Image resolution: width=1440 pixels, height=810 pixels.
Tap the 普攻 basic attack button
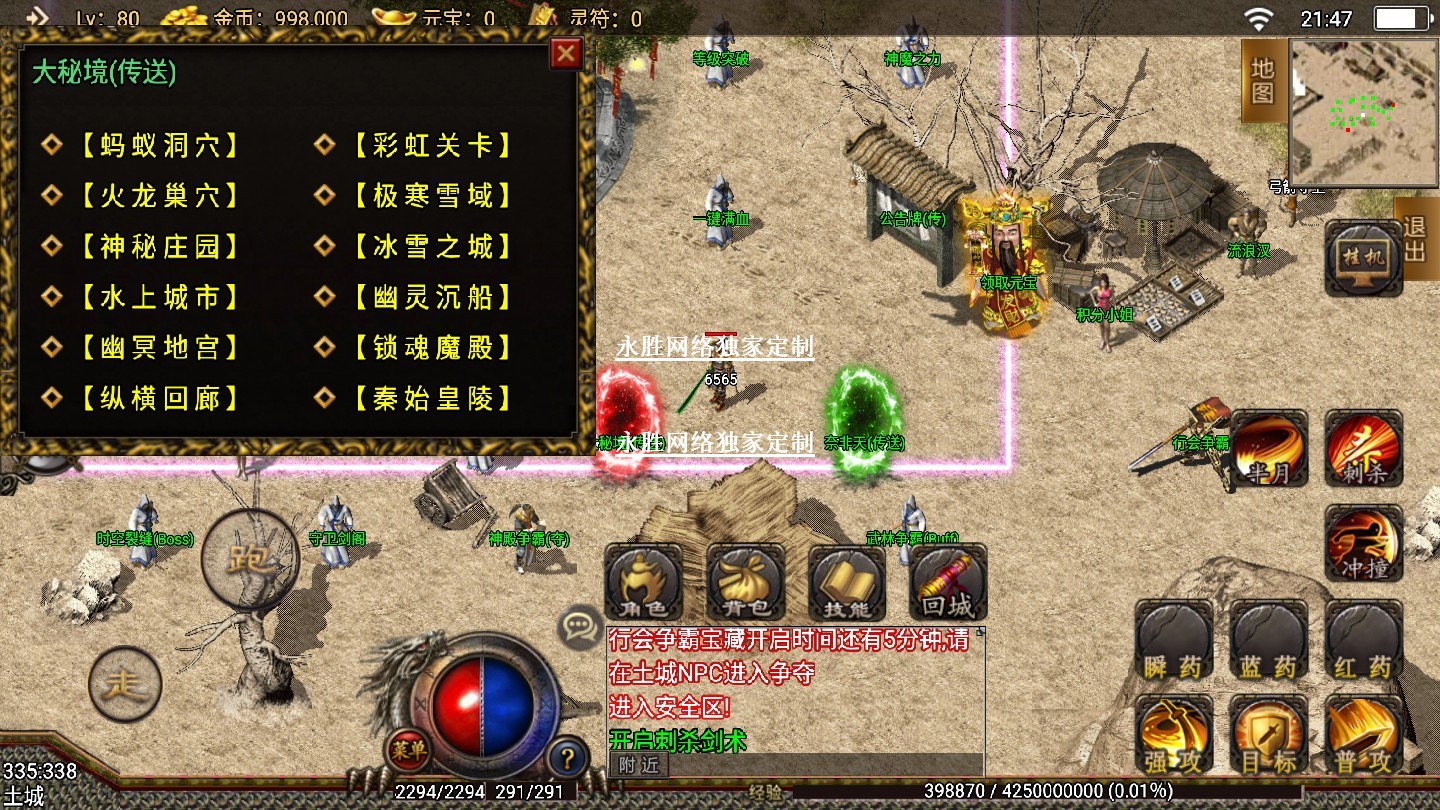tap(1363, 735)
